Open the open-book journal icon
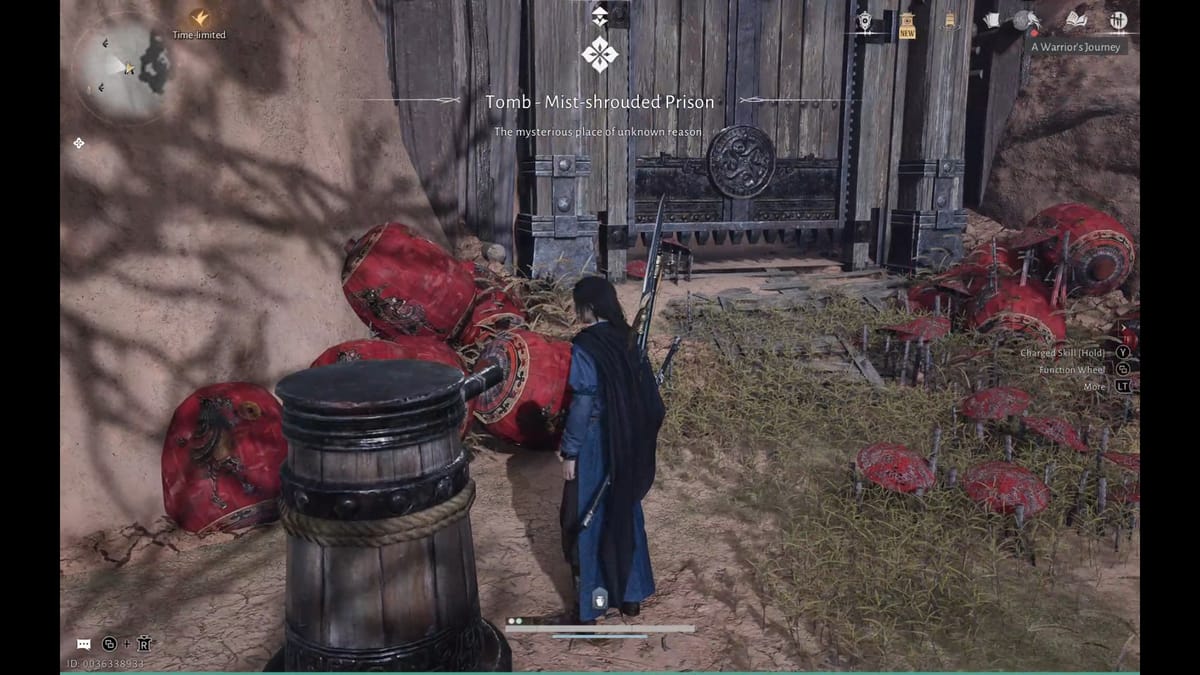 pyautogui.click(x=1076, y=20)
